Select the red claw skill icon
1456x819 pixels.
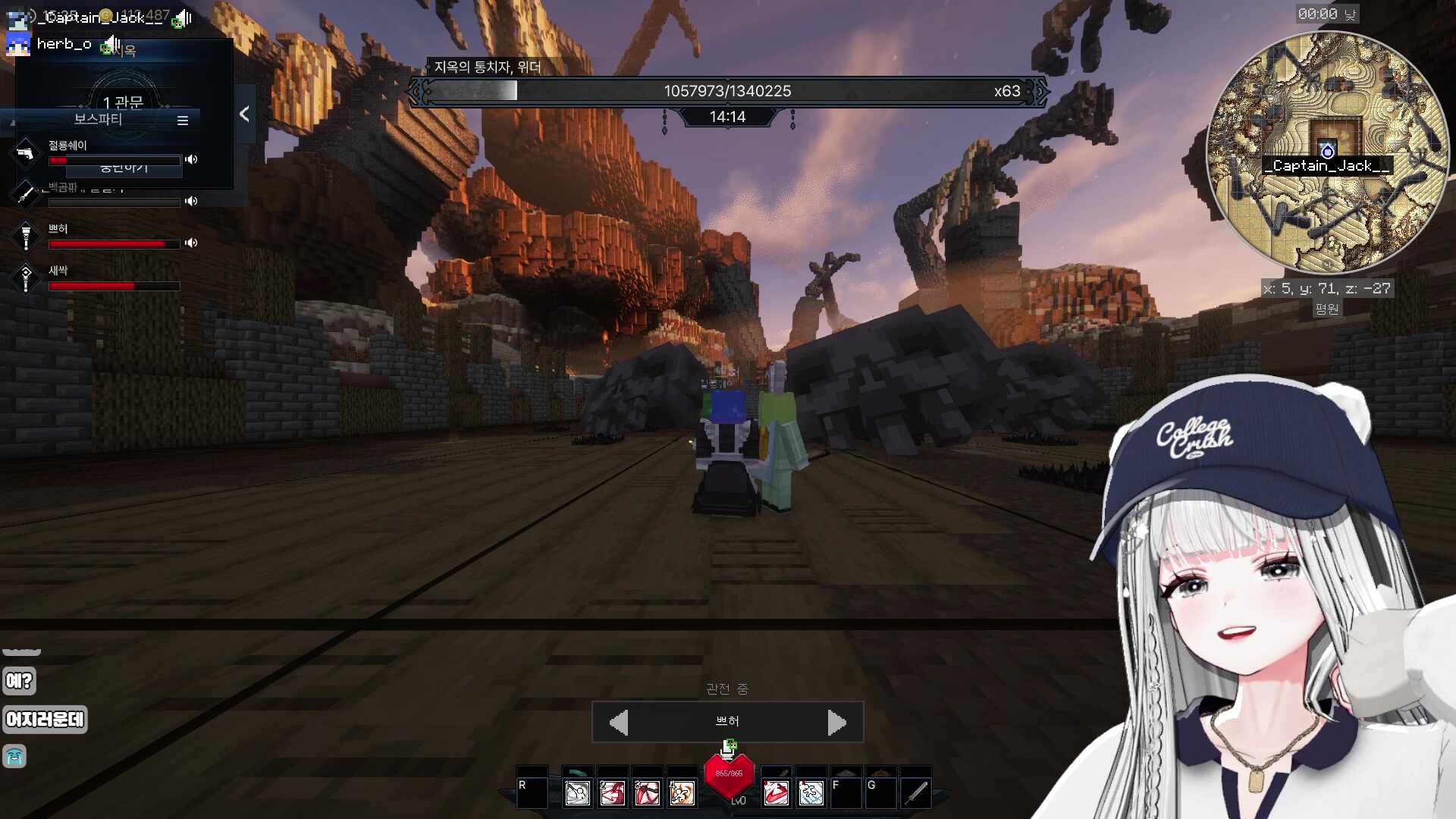[776, 793]
